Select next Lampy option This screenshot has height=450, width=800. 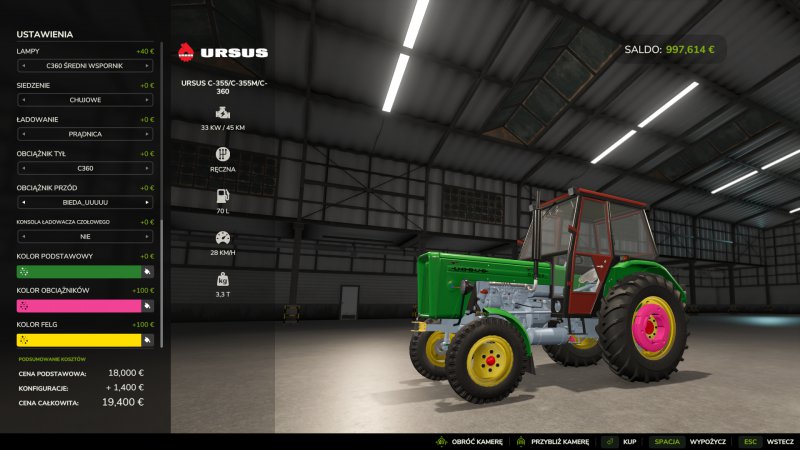[148, 66]
